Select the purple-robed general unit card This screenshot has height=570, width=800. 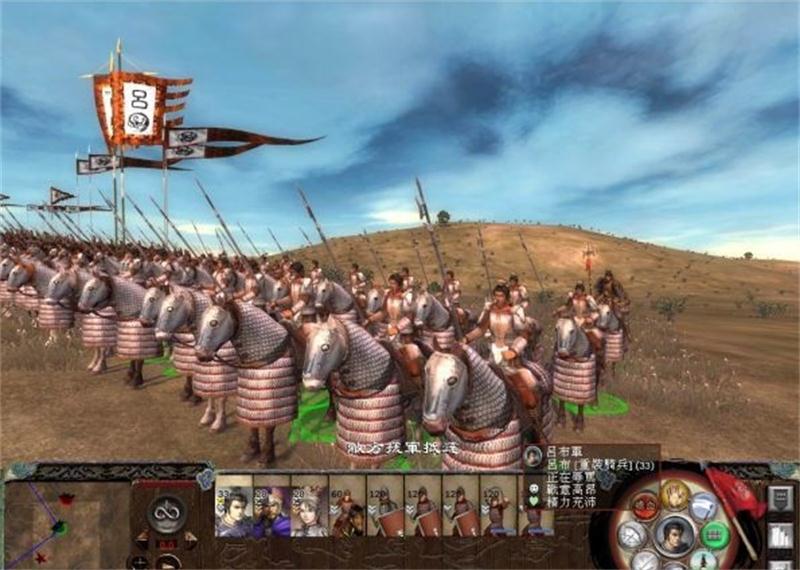tap(271, 510)
